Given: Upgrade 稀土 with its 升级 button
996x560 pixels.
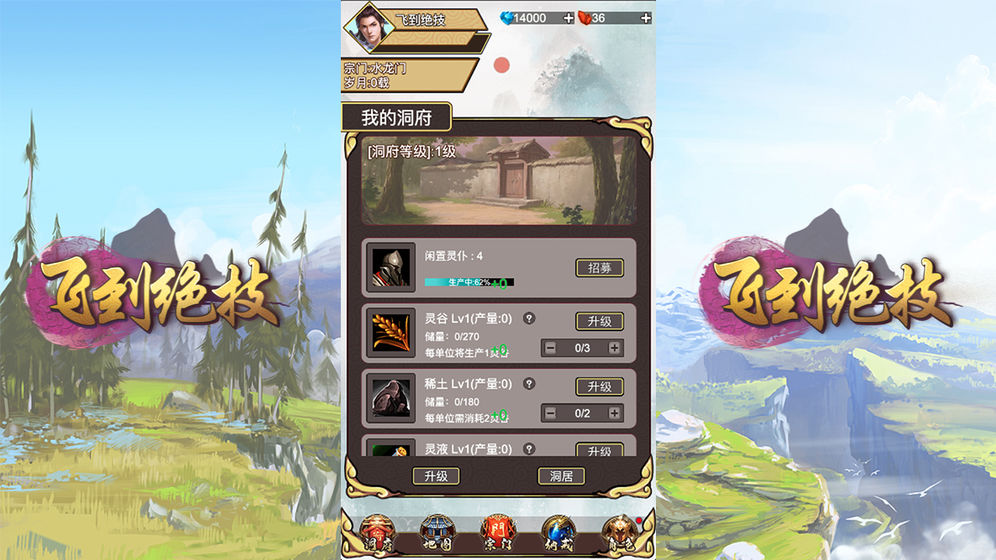Looking at the screenshot, I should (599, 387).
